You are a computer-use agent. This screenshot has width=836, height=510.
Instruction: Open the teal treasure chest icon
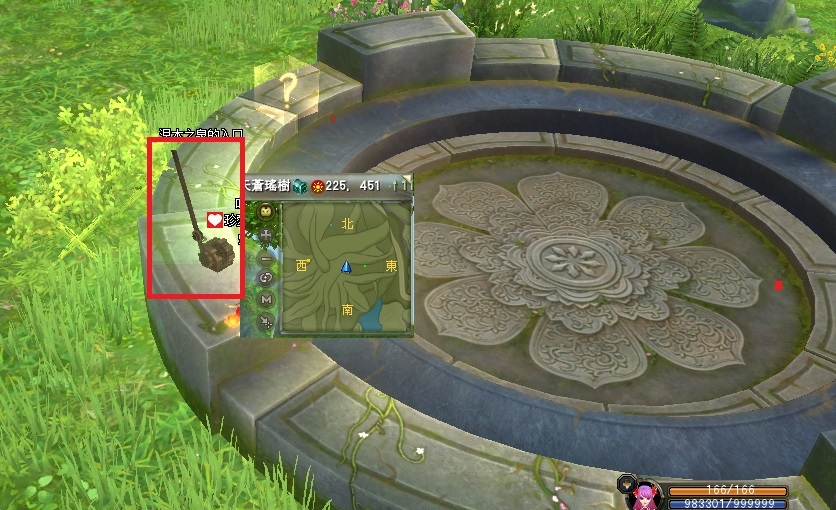[299, 185]
